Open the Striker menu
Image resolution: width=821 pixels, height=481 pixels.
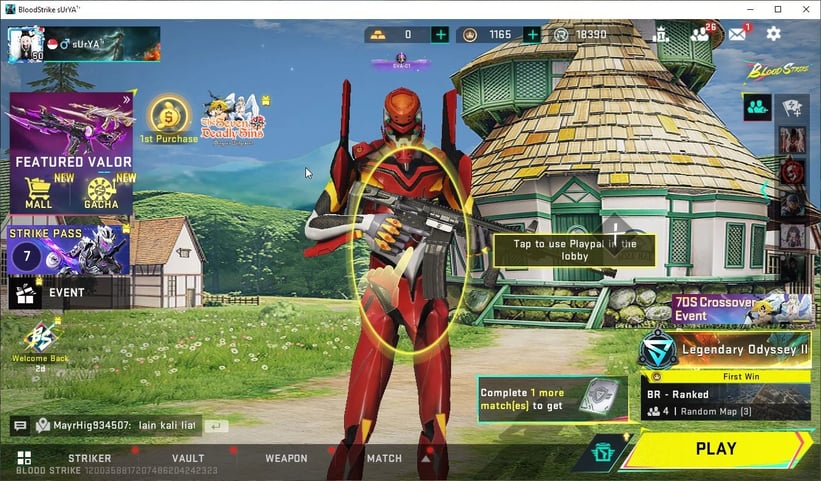89,458
